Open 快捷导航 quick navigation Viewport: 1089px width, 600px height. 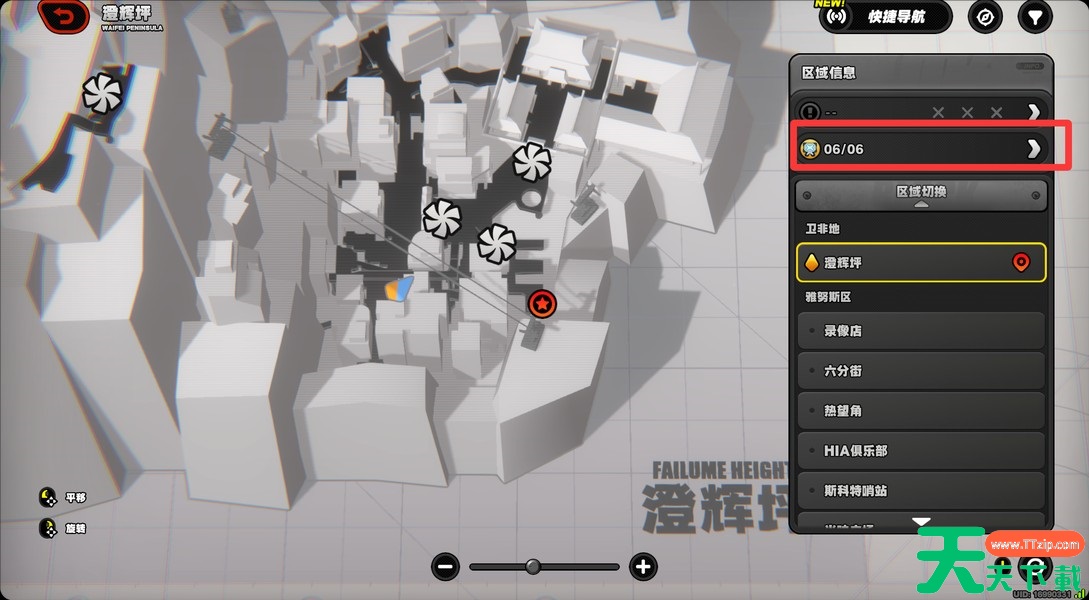pyautogui.click(x=884, y=16)
